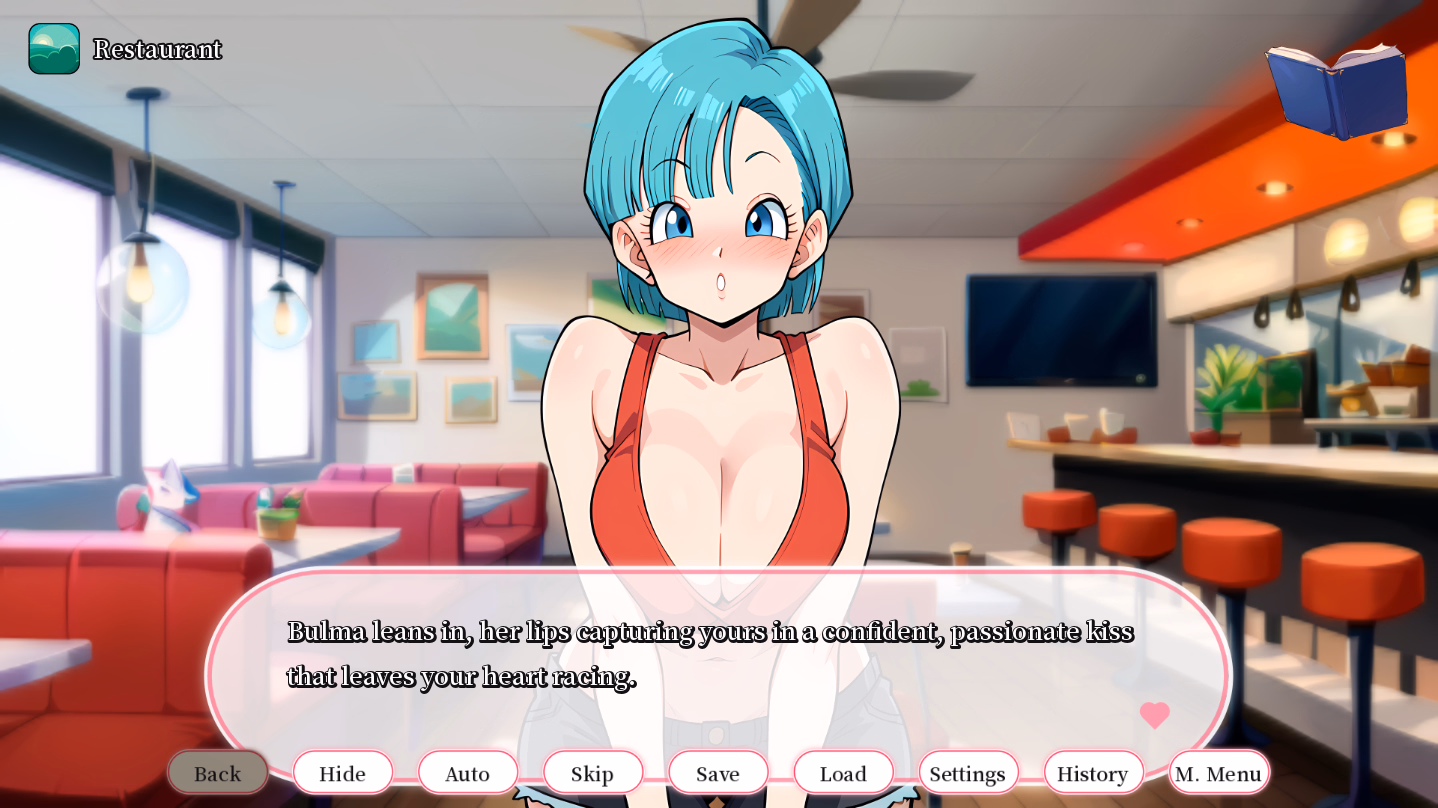The image size is (1438, 808).
Task: Click the pink heart to continue dialogue
Action: click(x=1154, y=715)
